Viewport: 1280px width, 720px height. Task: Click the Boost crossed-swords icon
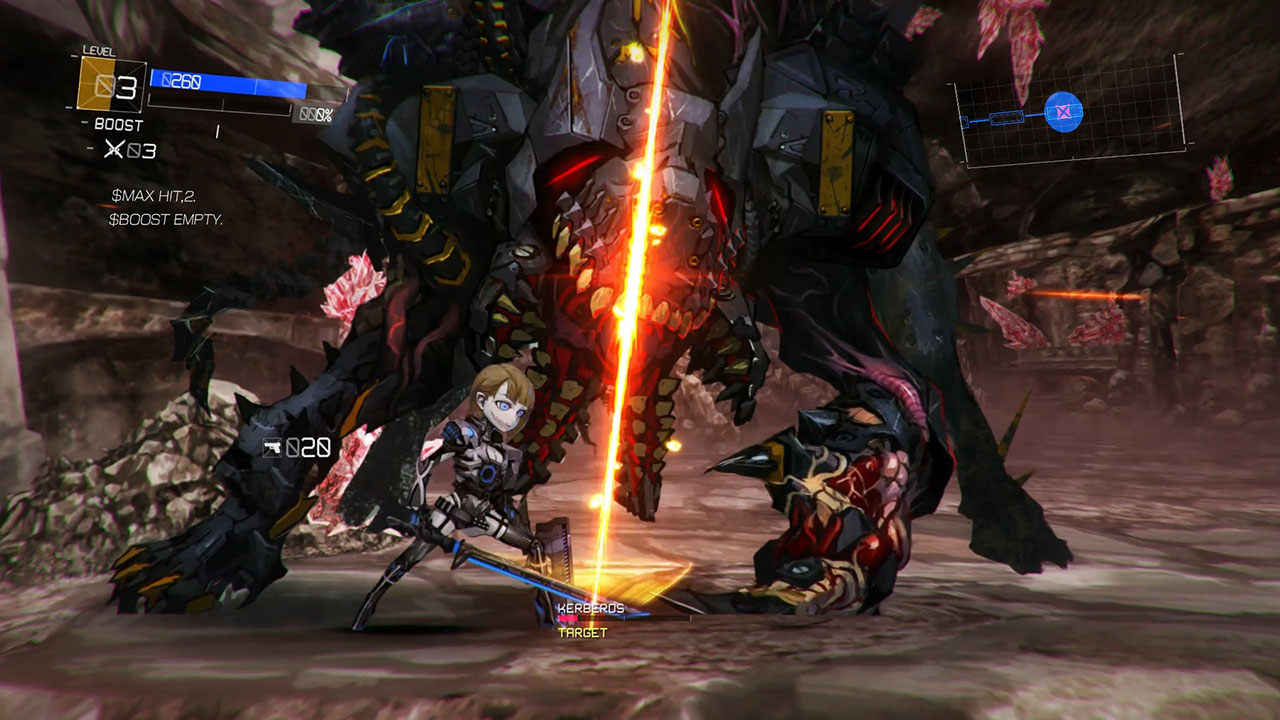pyautogui.click(x=115, y=151)
